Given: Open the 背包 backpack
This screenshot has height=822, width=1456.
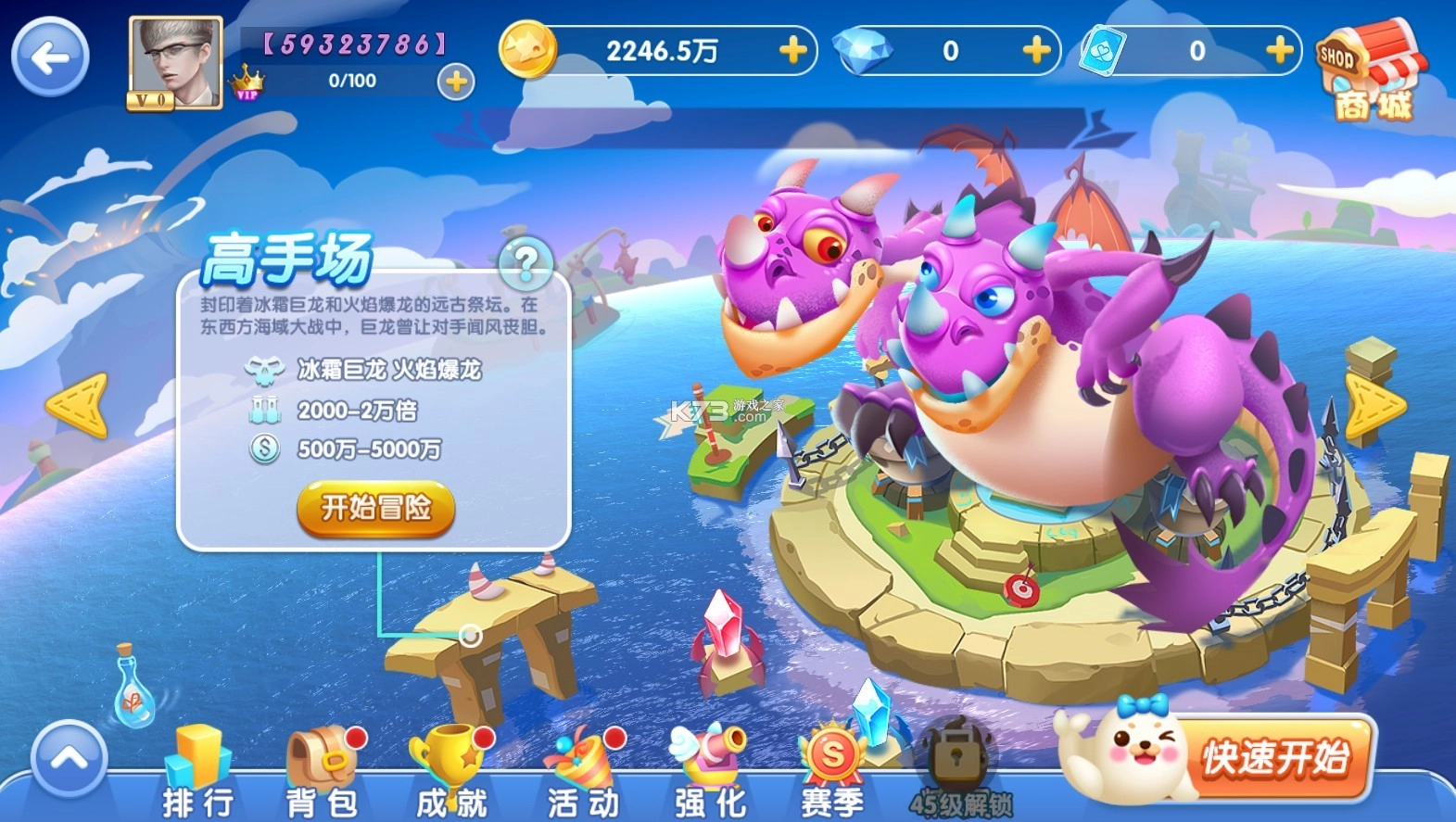Looking at the screenshot, I should (x=322, y=772).
